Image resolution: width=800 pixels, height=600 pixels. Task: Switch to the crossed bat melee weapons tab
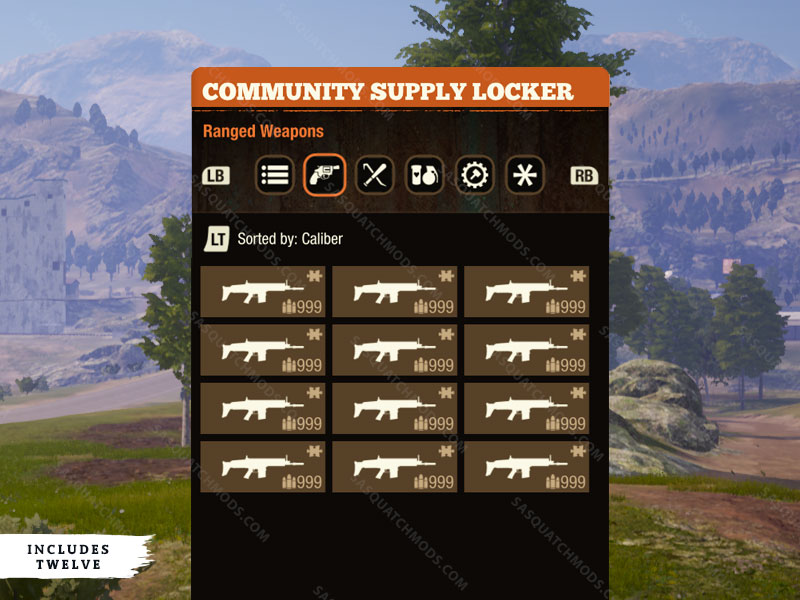374,175
